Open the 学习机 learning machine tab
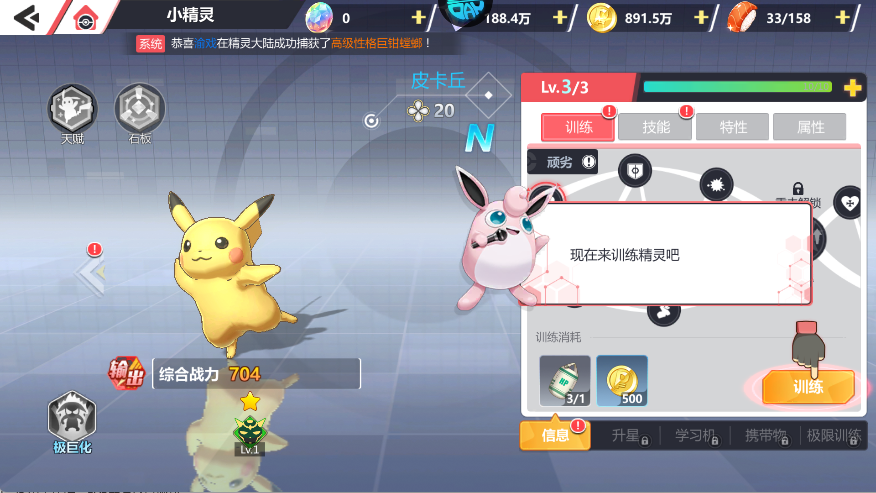 pyautogui.click(x=699, y=436)
